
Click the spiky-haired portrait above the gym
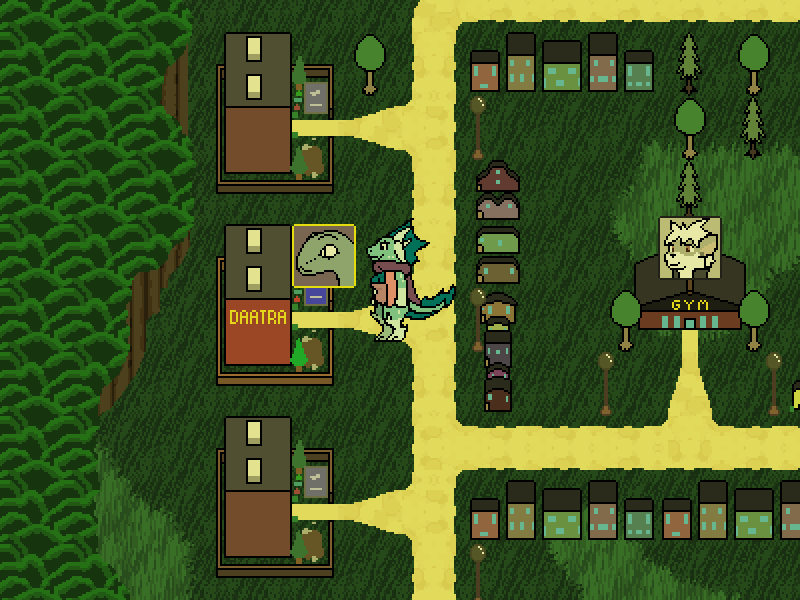[x=691, y=246]
